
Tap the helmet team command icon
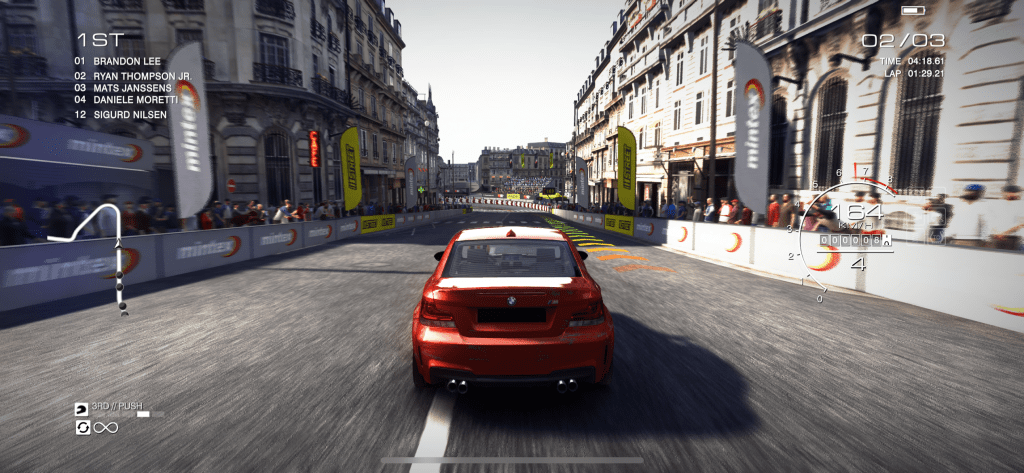[81, 409]
